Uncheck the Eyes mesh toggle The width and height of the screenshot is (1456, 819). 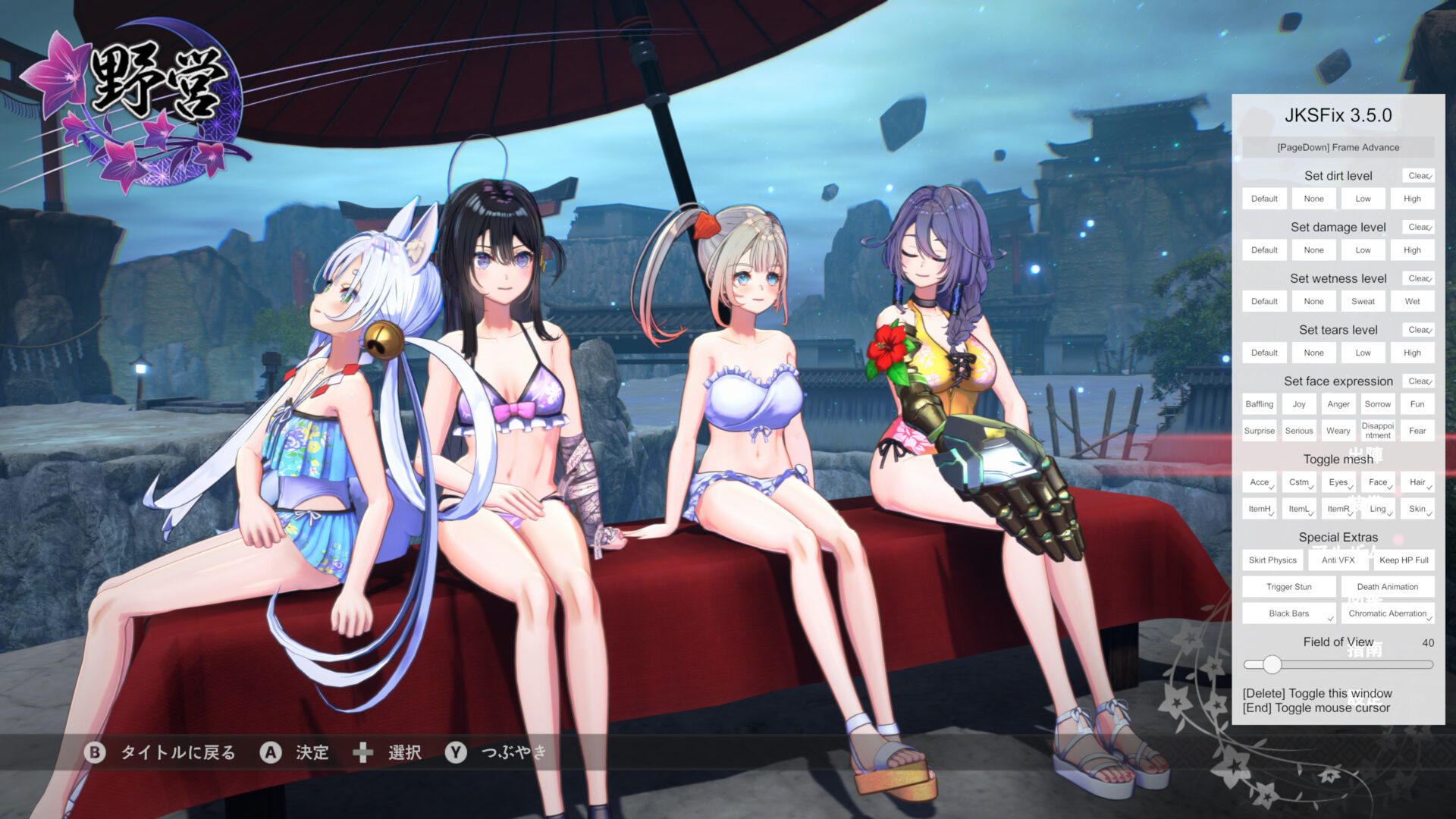(1338, 482)
